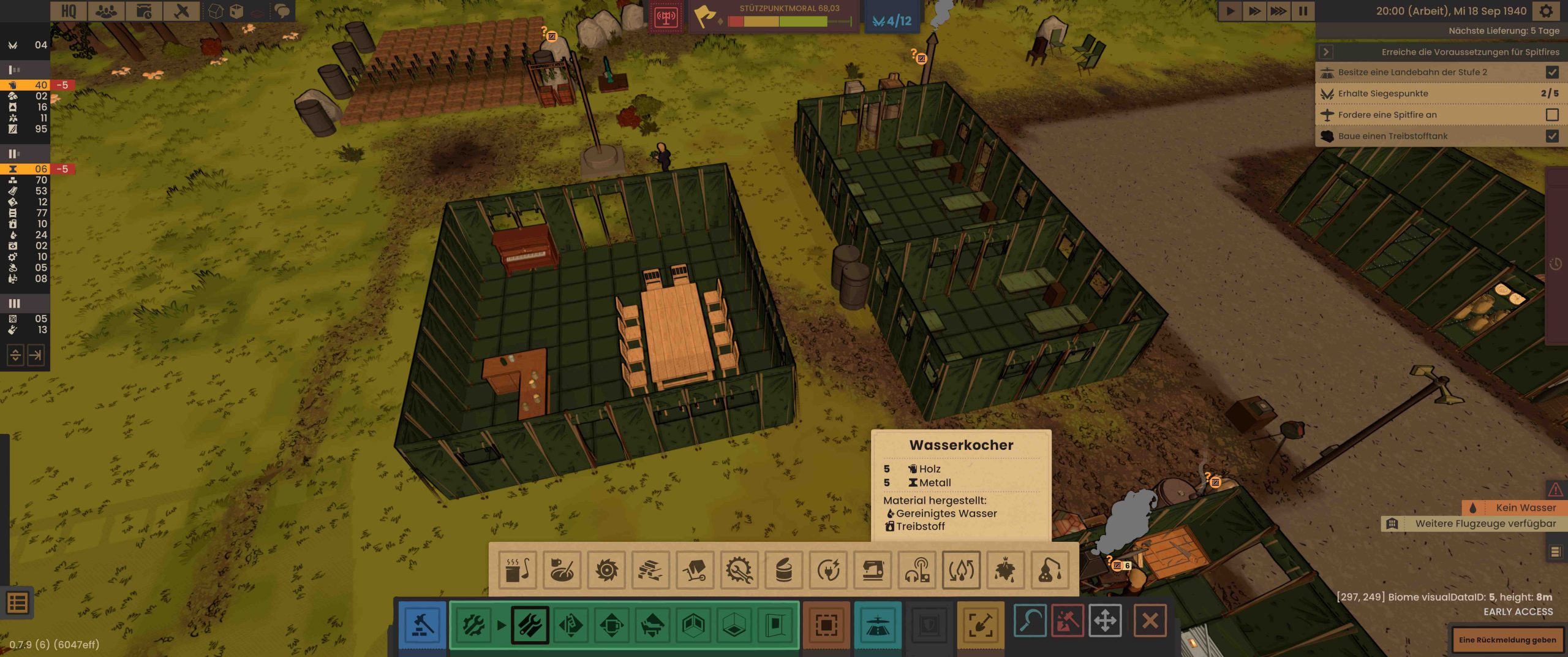Activate the red demolish hammer tool
1568x657 pixels.
point(1068,621)
